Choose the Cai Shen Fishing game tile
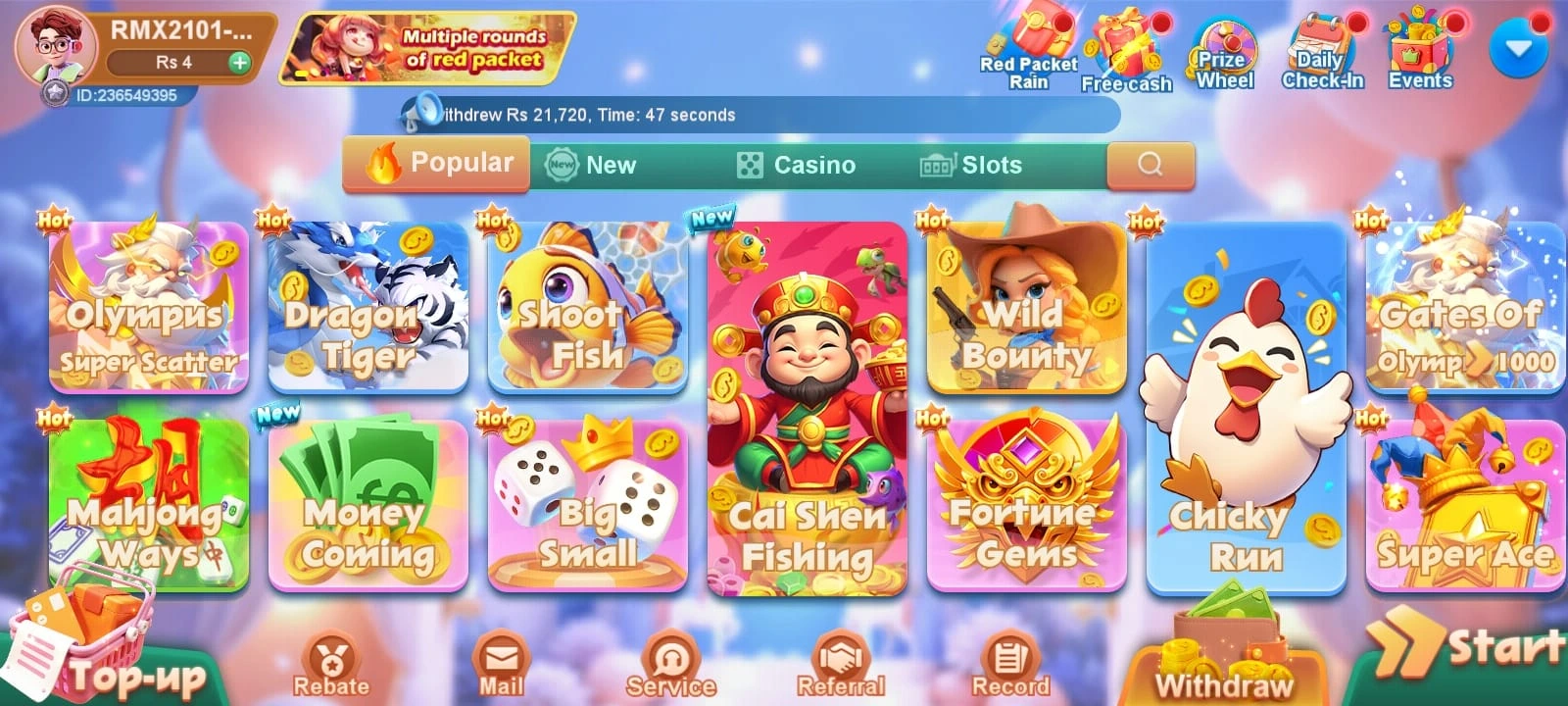The image size is (1568, 706). (808, 408)
